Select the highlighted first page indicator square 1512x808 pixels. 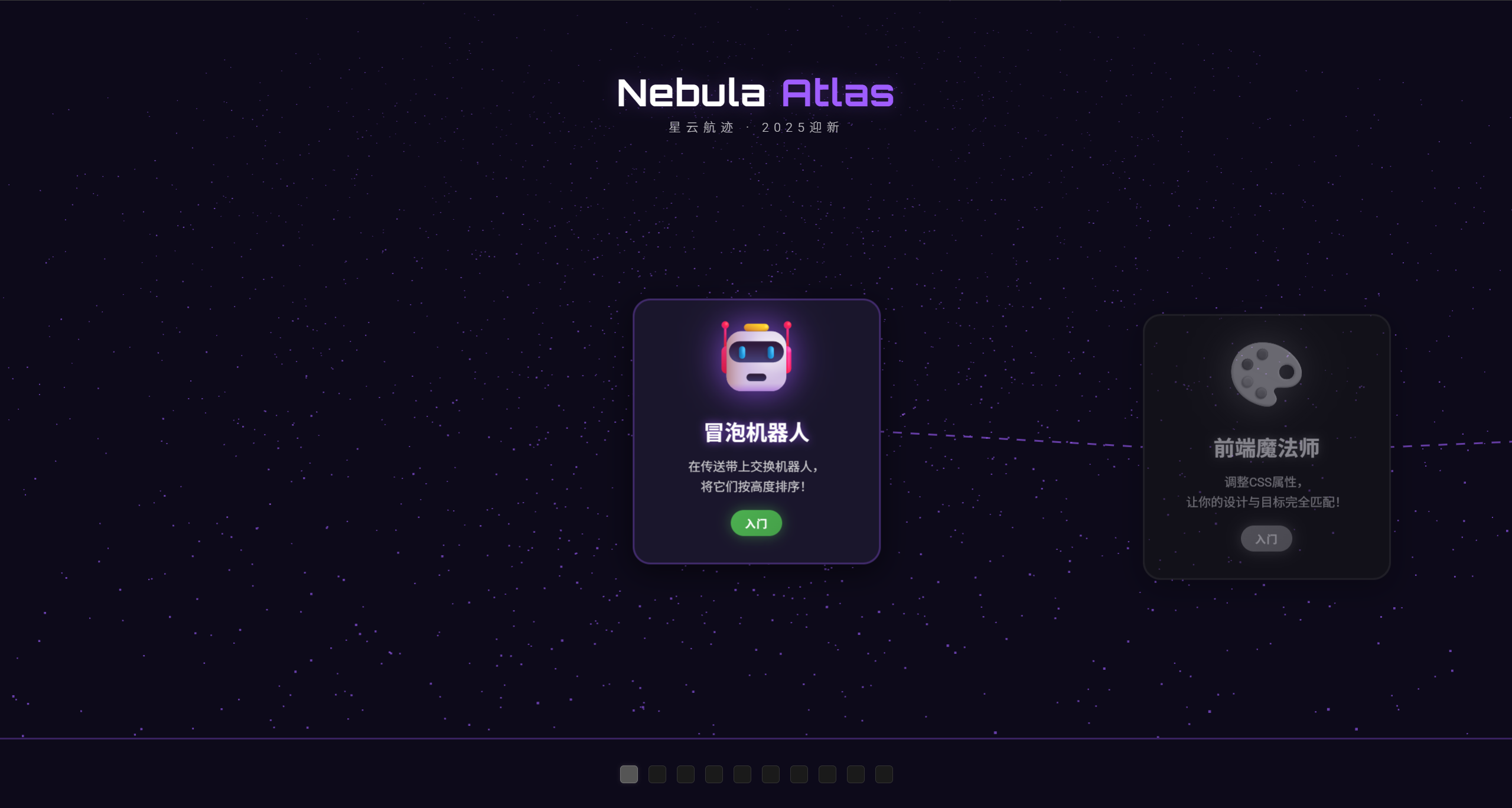pyautogui.click(x=629, y=774)
